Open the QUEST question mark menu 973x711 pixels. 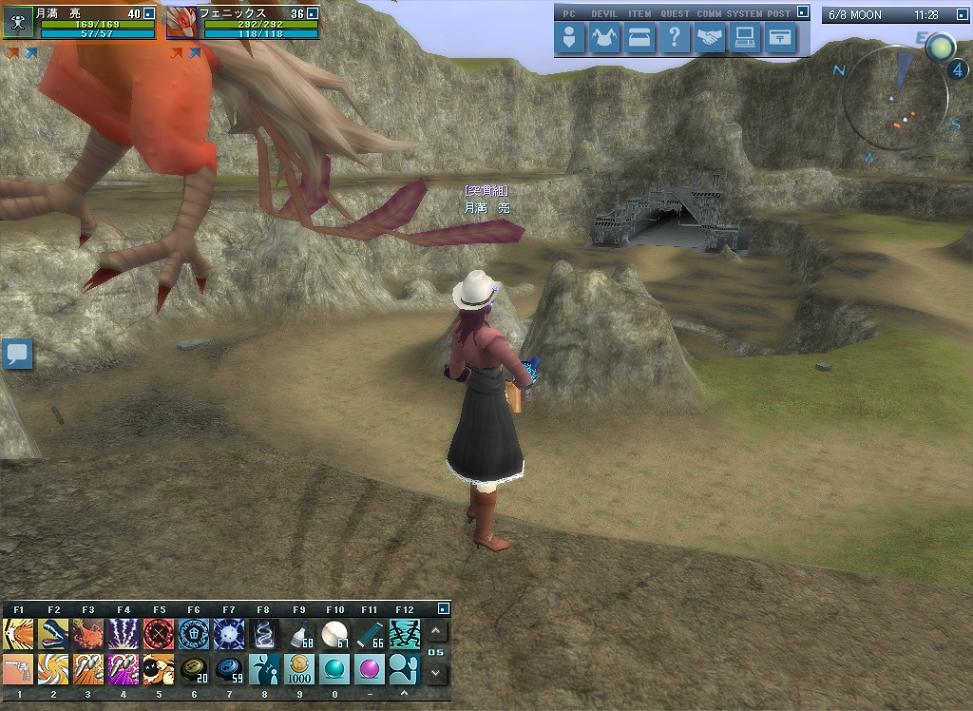[676, 38]
